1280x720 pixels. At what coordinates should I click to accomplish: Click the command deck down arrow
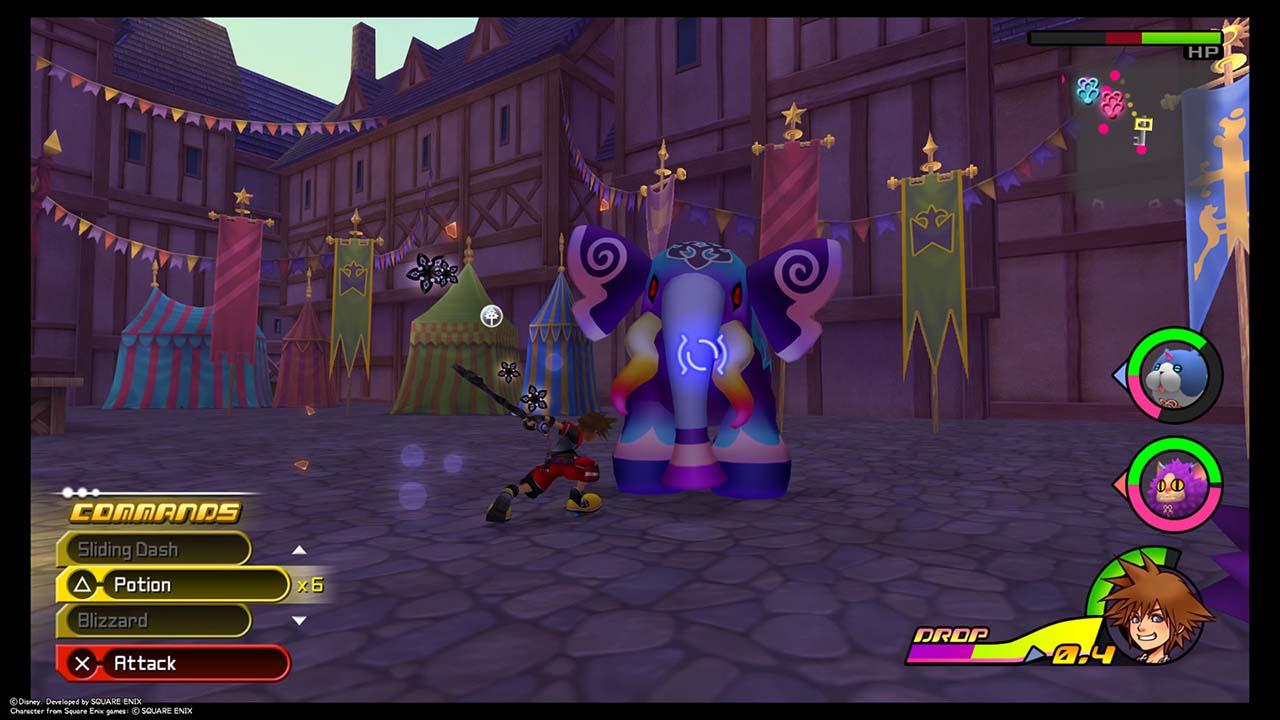click(x=298, y=620)
